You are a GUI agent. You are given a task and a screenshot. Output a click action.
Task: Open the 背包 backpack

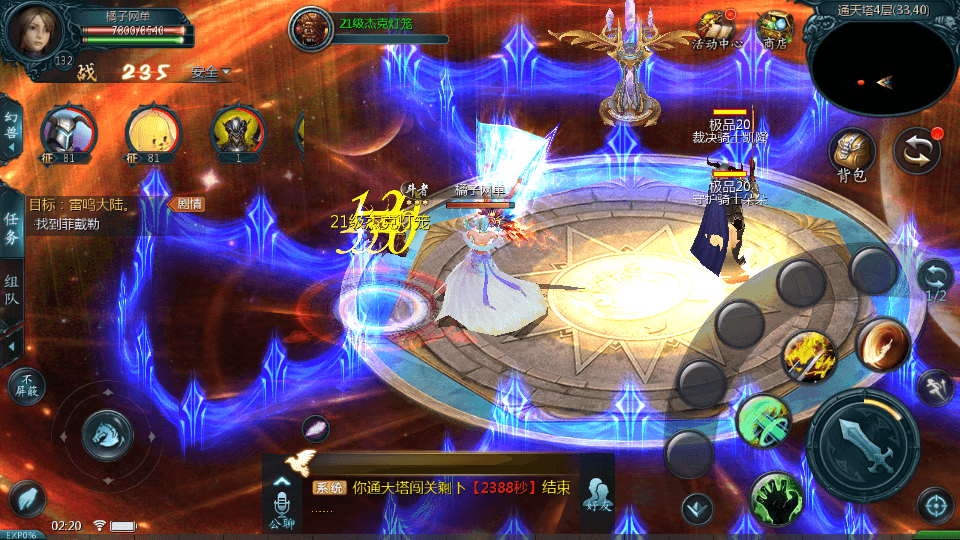tap(852, 154)
